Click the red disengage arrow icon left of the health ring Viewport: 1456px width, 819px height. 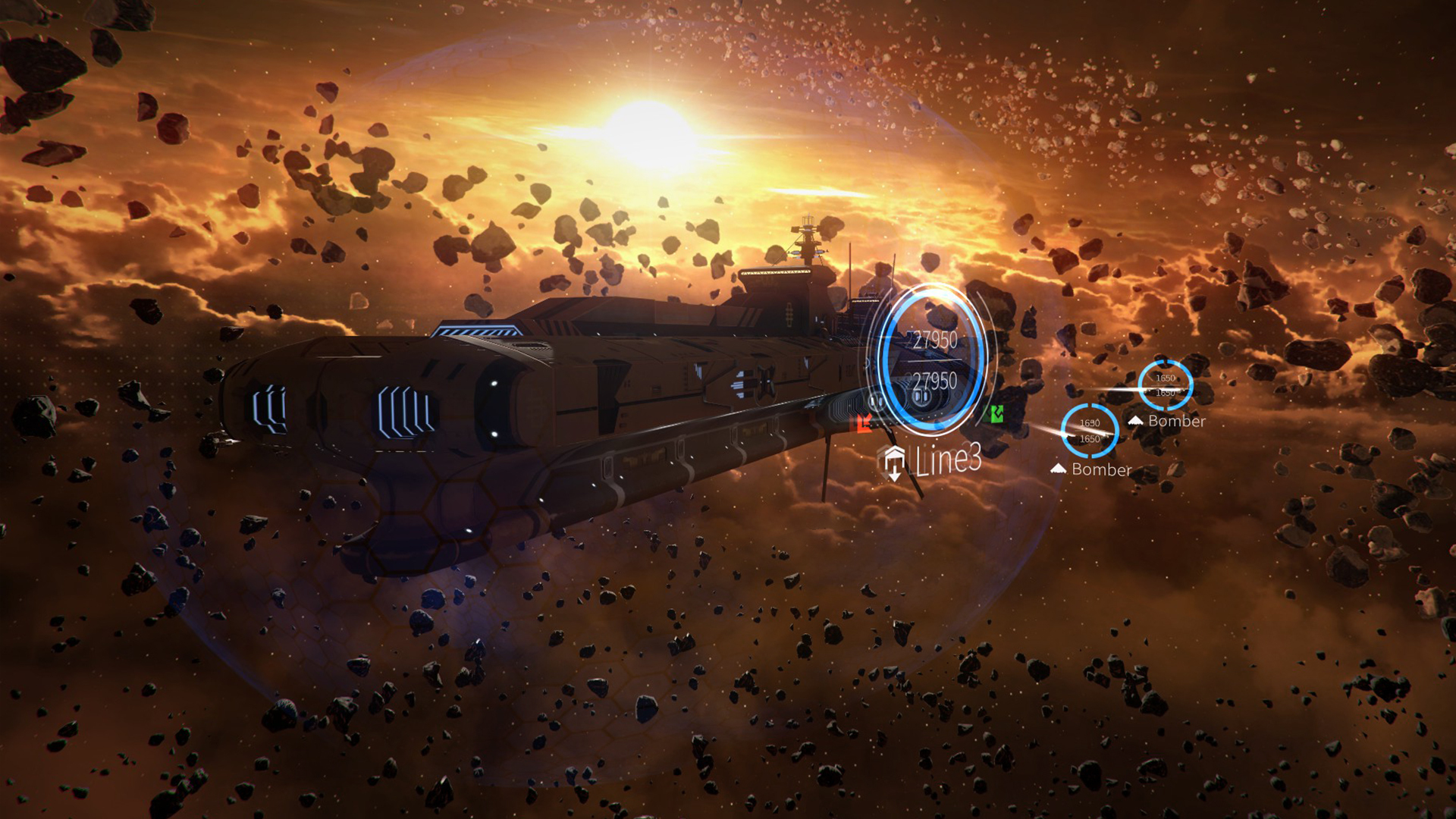864,425
